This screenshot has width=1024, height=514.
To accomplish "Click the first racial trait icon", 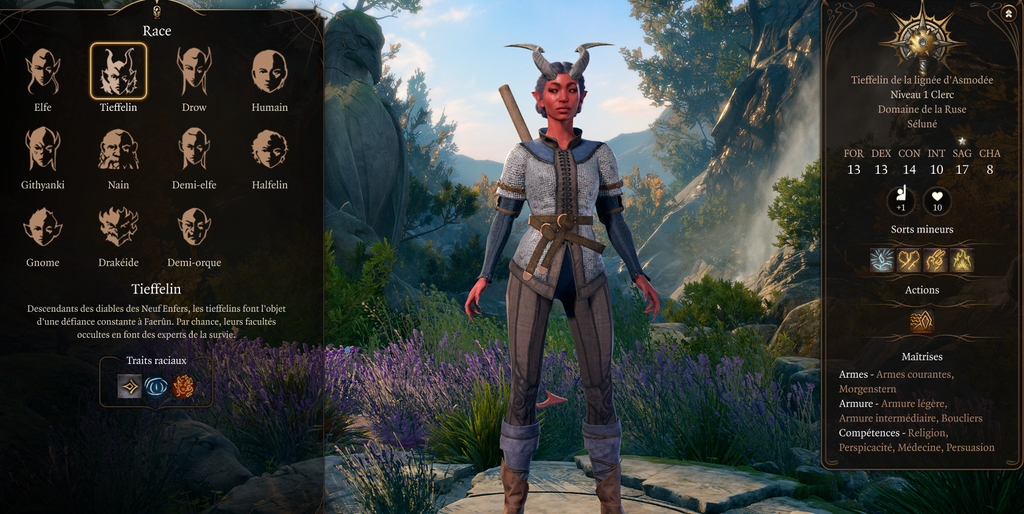I will pos(130,387).
